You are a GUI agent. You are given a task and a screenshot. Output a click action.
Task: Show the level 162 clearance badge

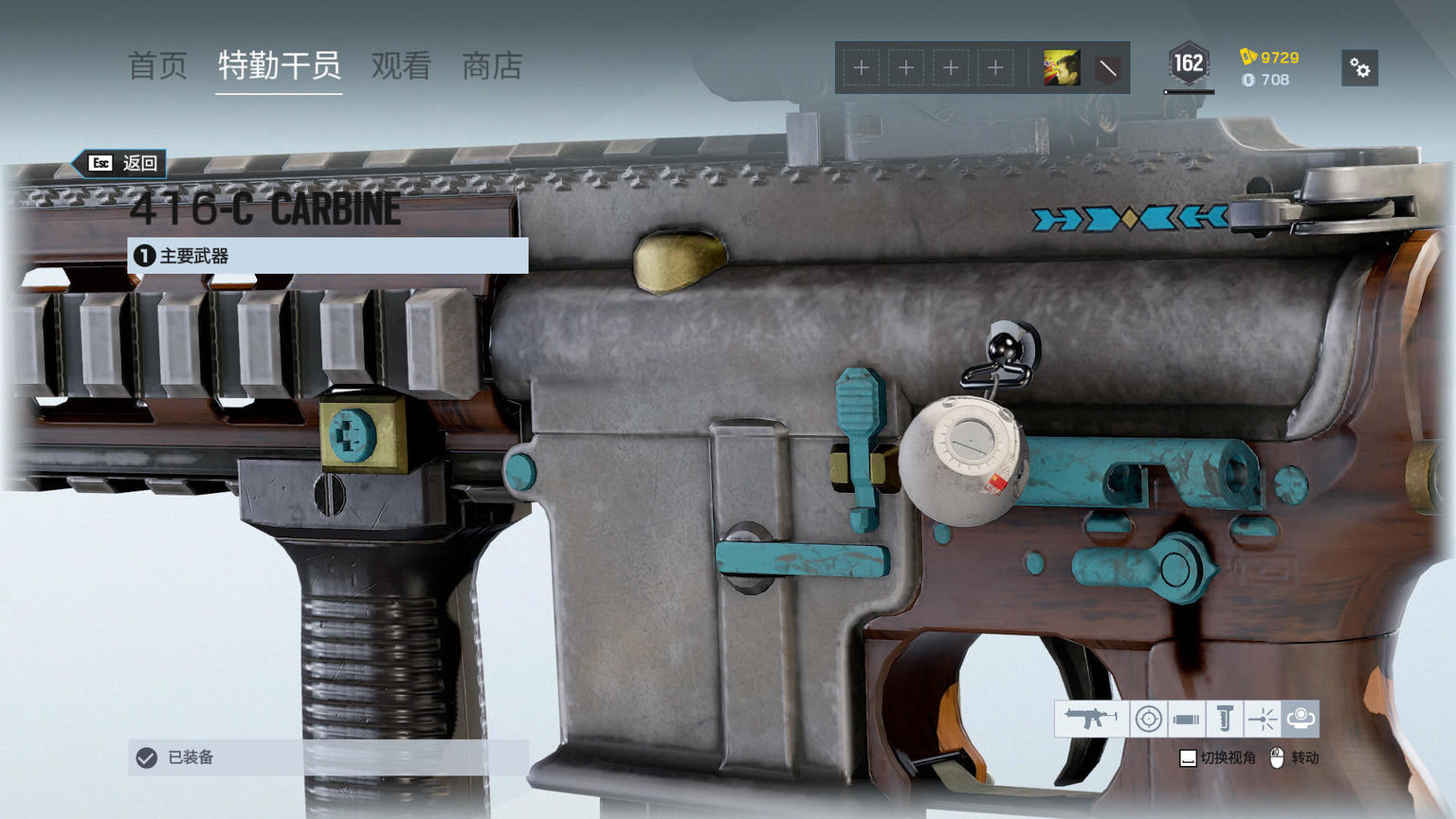click(x=1188, y=64)
